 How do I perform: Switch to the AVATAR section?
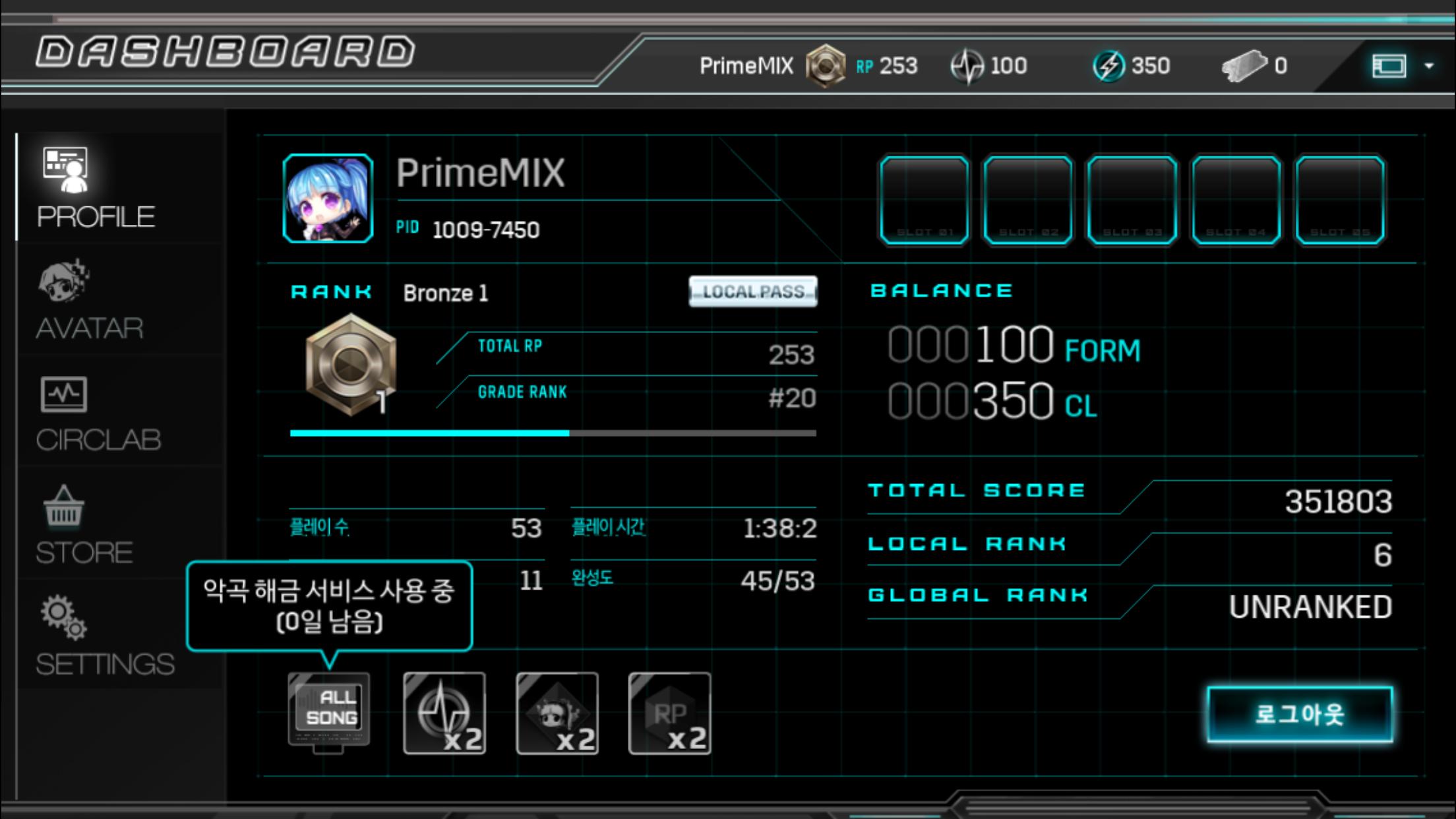click(x=89, y=300)
